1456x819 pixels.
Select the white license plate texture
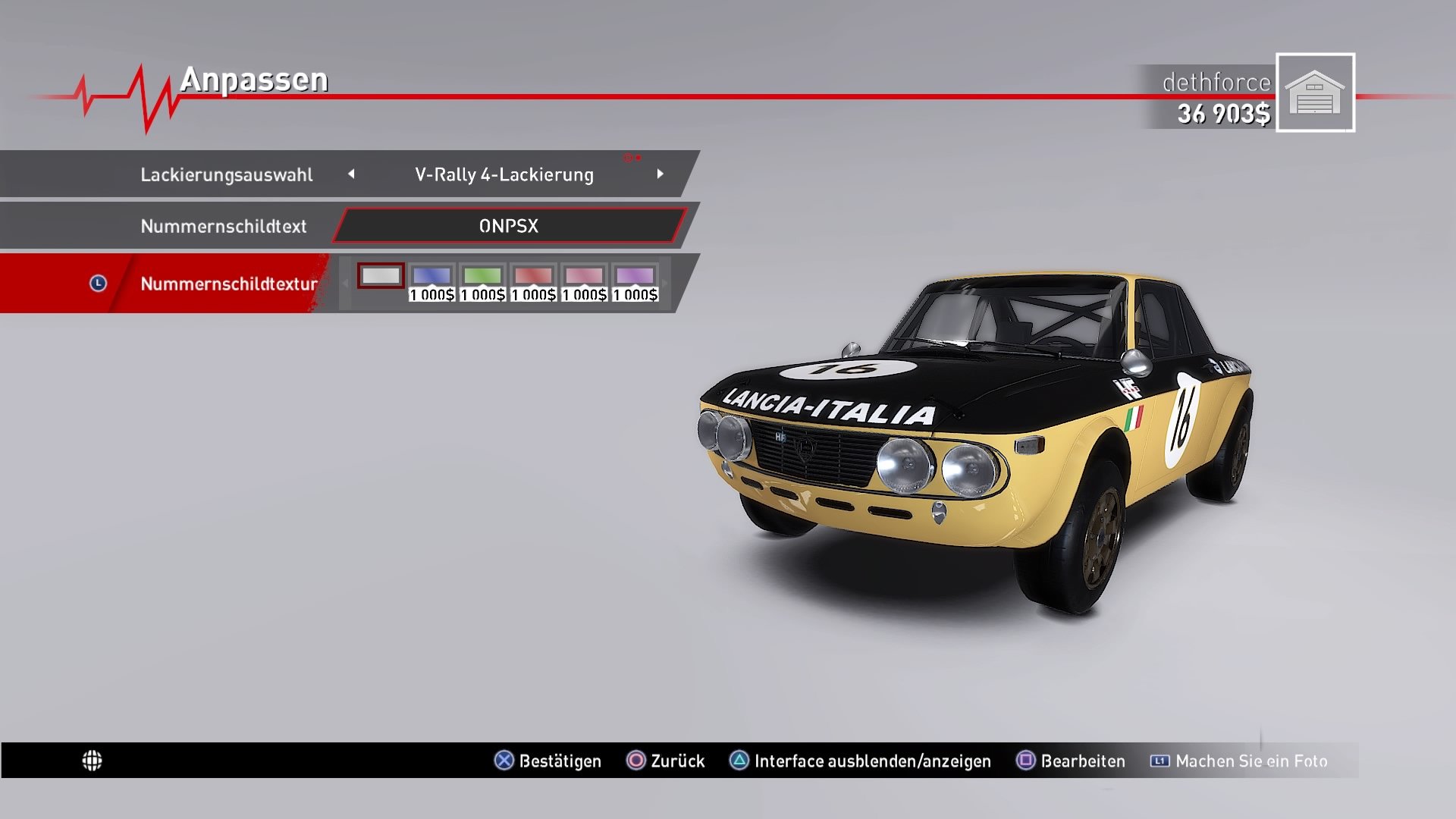coord(381,276)
